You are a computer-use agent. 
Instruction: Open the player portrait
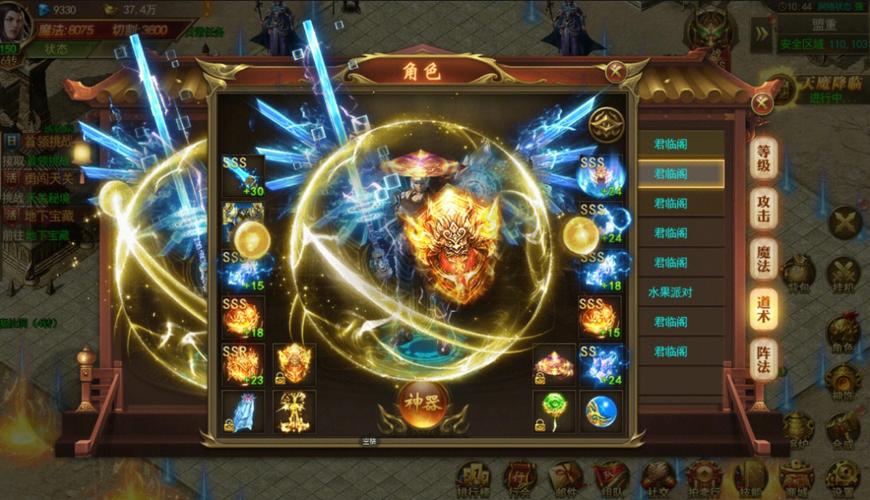tap(16, 21)
